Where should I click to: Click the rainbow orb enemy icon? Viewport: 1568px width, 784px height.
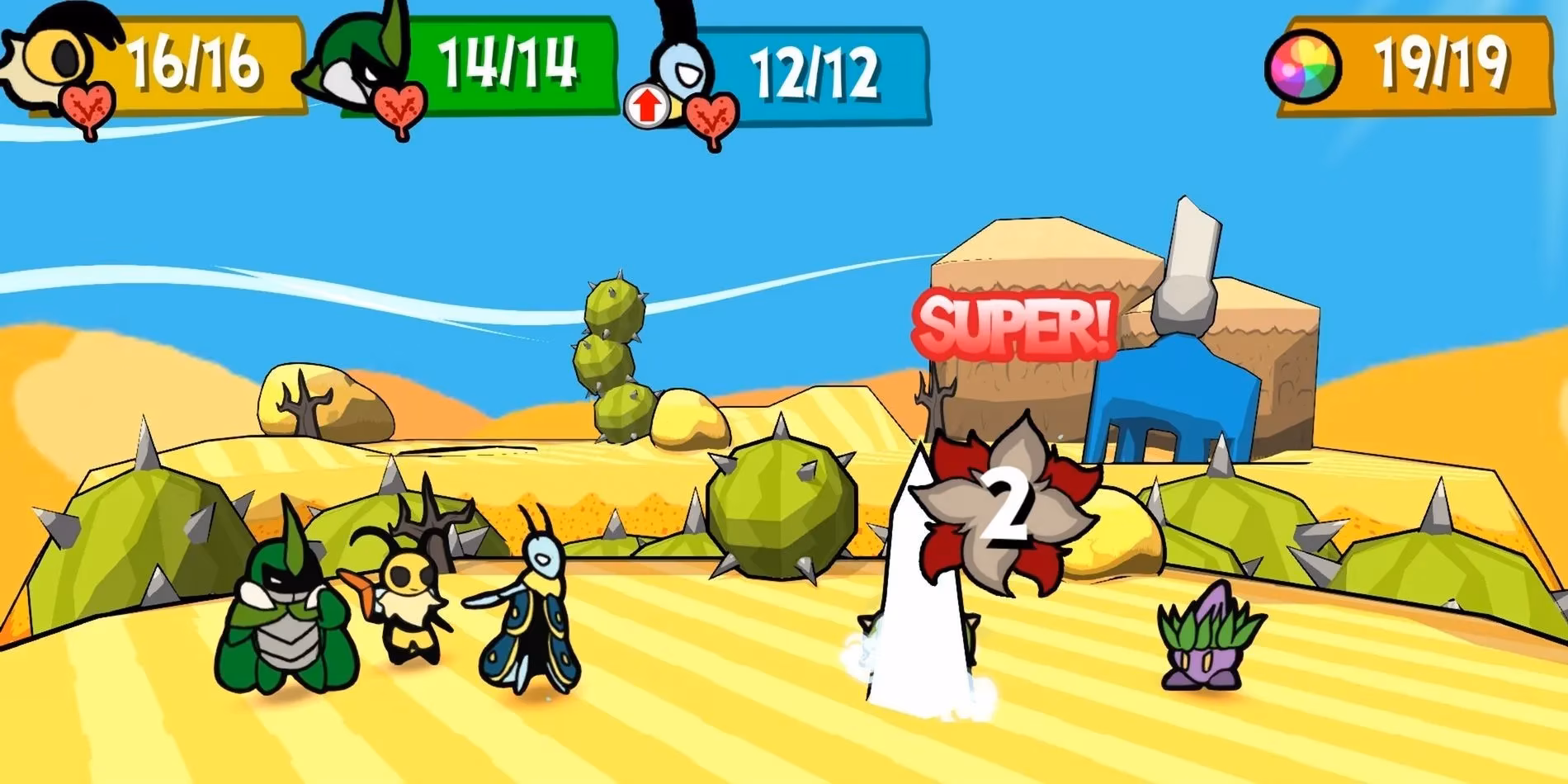click(1308, 66)
